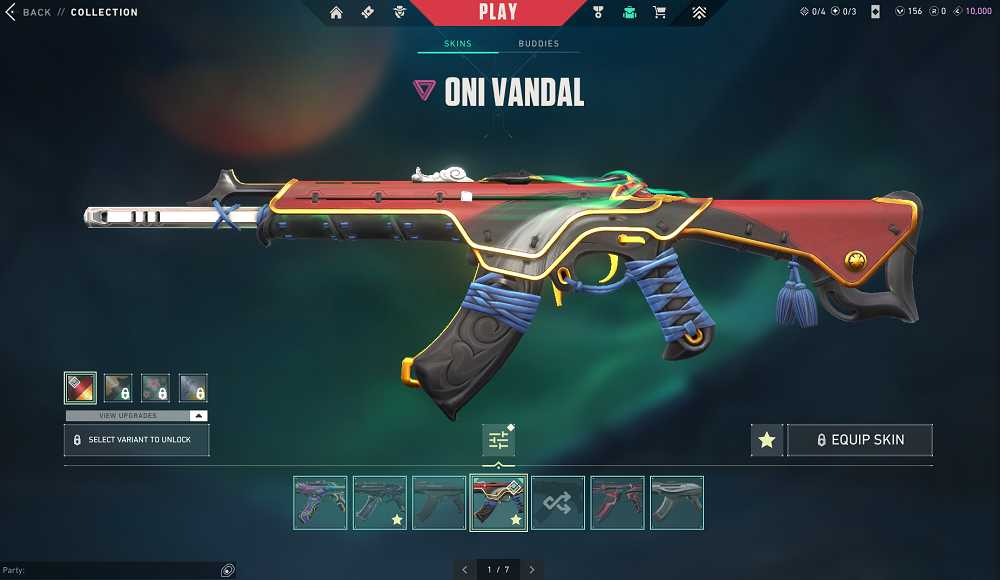Go back to the Collection screen
Image resolution: width=1000 pixels, height=580 pixels.
(x=28, y=13)
